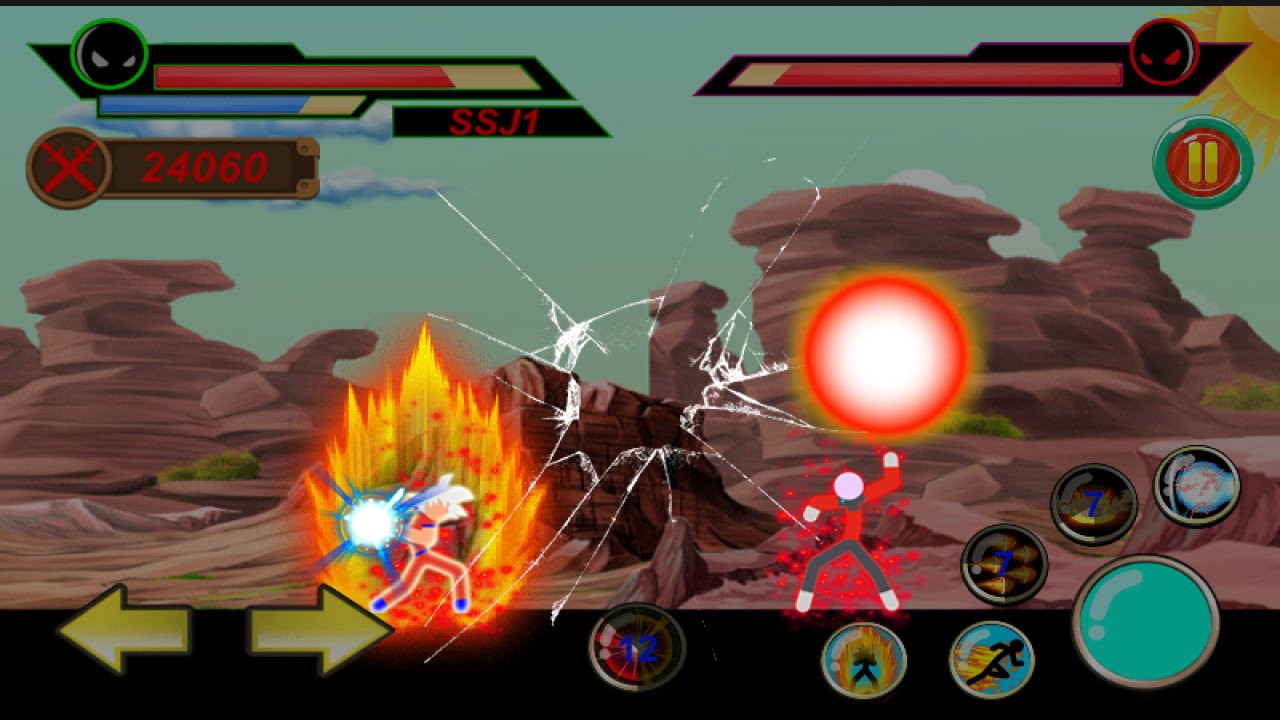The image size is (1280, 720).
Task: Tap the right arrow movement button
Action: click(319, 629)
